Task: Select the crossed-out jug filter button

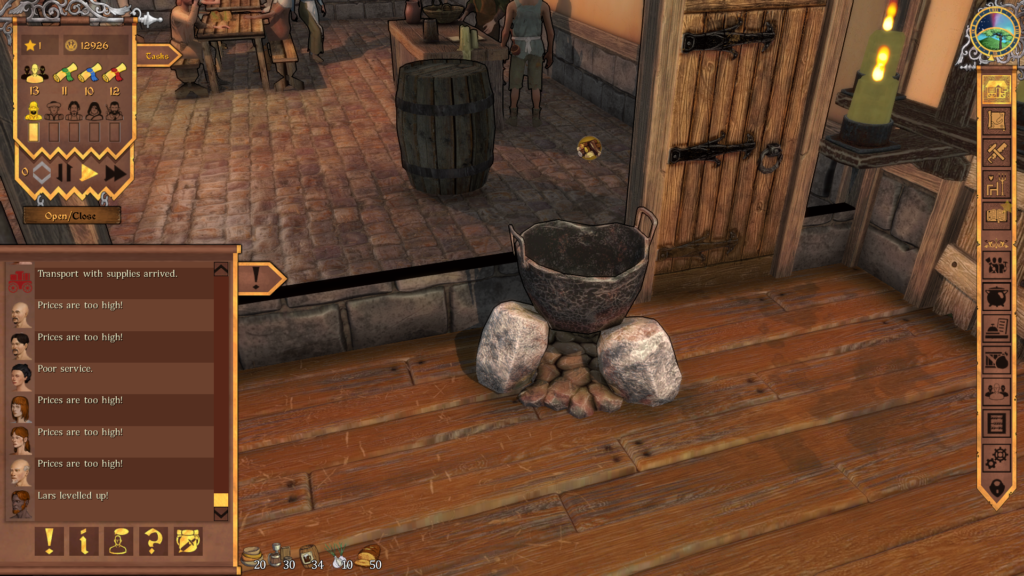Action: pyautogui.click(x=188, y=540)
